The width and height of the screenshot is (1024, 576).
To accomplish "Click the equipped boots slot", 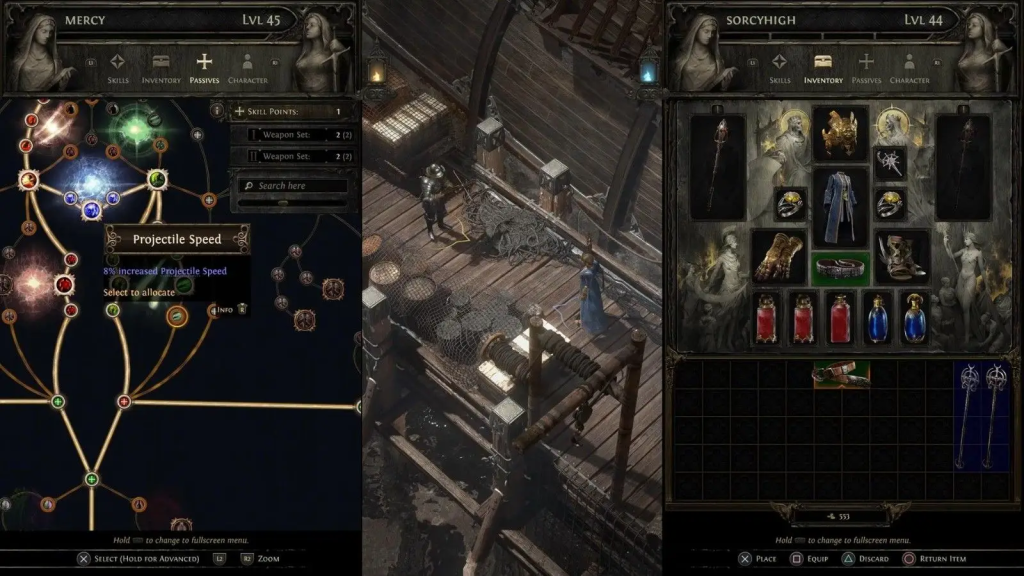I will coord(901,257).
